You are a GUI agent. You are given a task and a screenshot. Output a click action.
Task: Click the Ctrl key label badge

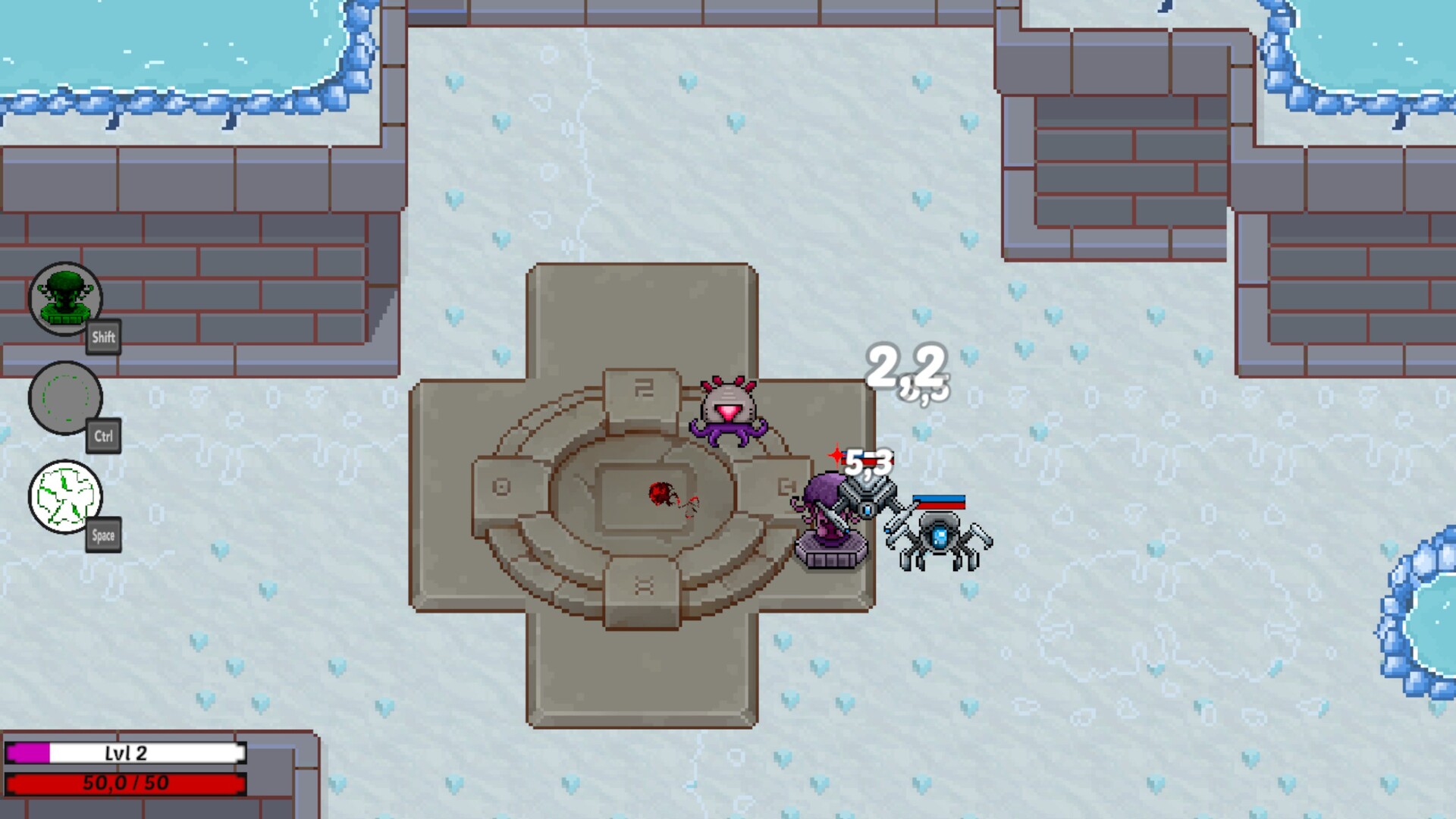tap(104, 437)
